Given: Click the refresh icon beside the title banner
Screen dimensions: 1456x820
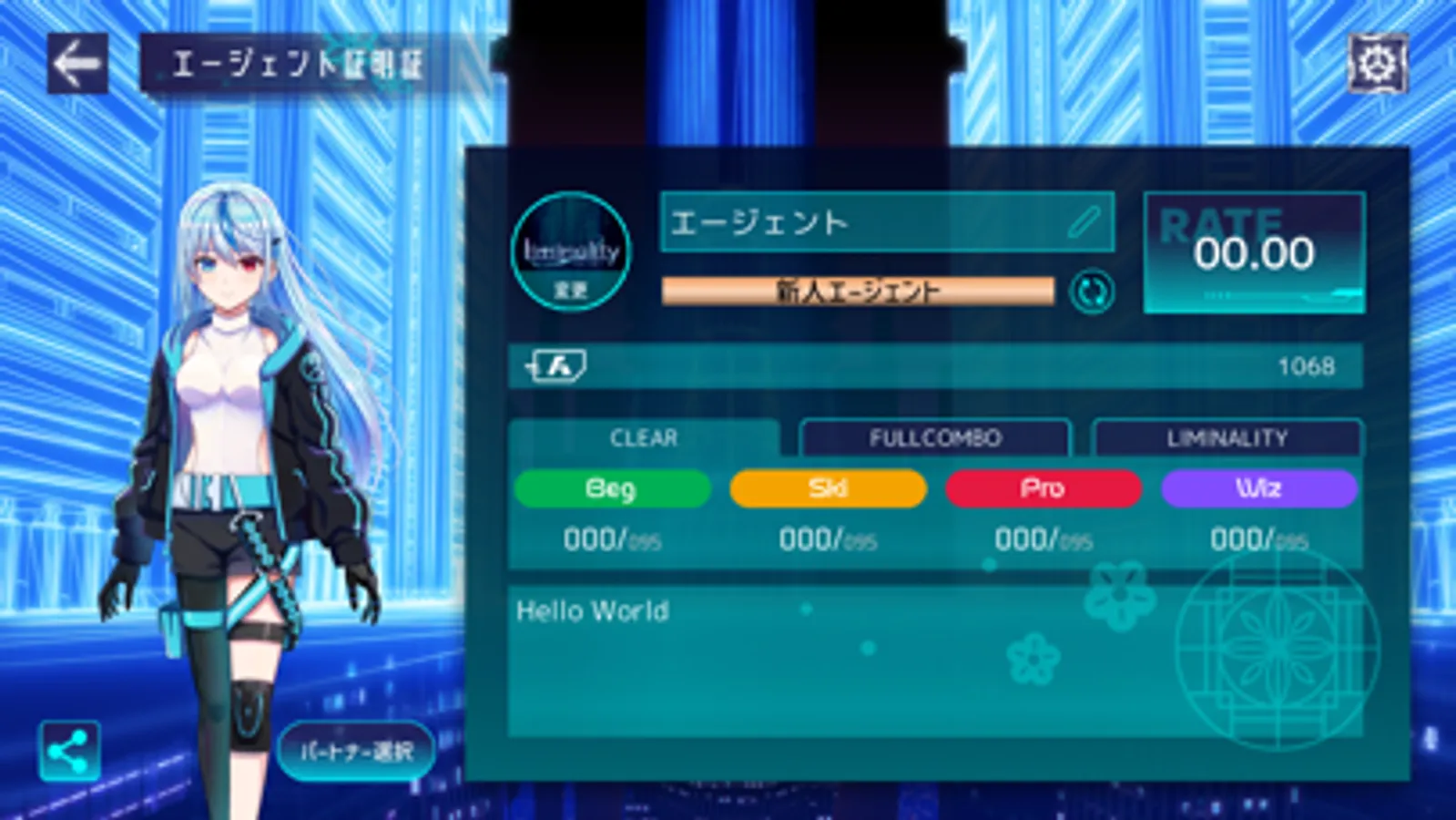Looking at the screenshot, I should pyautogui.click(x=1092, y=292).
